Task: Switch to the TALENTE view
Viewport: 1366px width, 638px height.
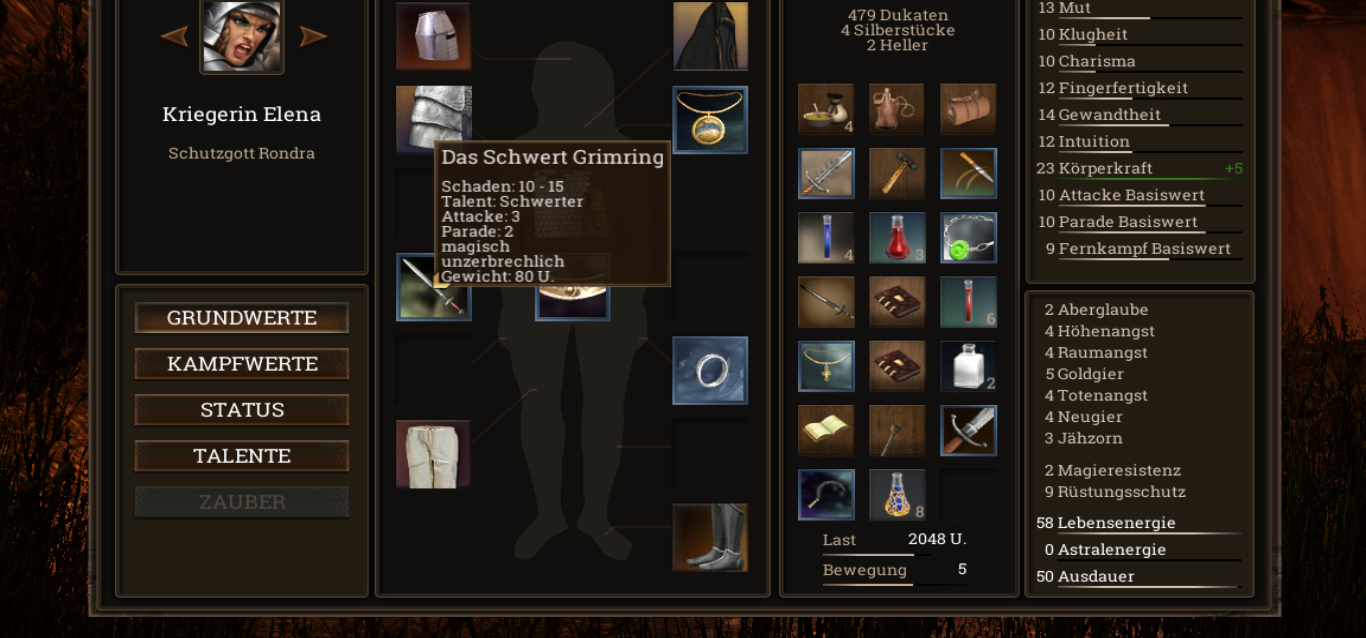Action: [242, 456]
